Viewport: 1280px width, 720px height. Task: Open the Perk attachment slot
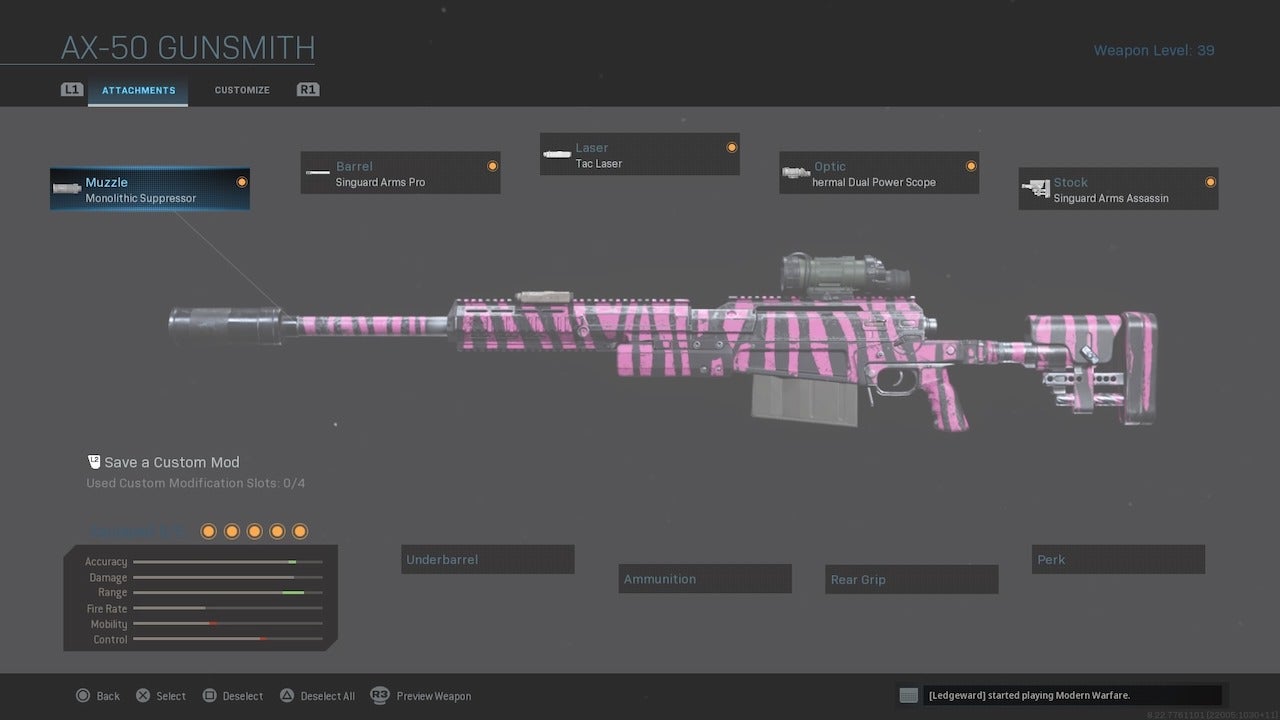[1118, 559]
